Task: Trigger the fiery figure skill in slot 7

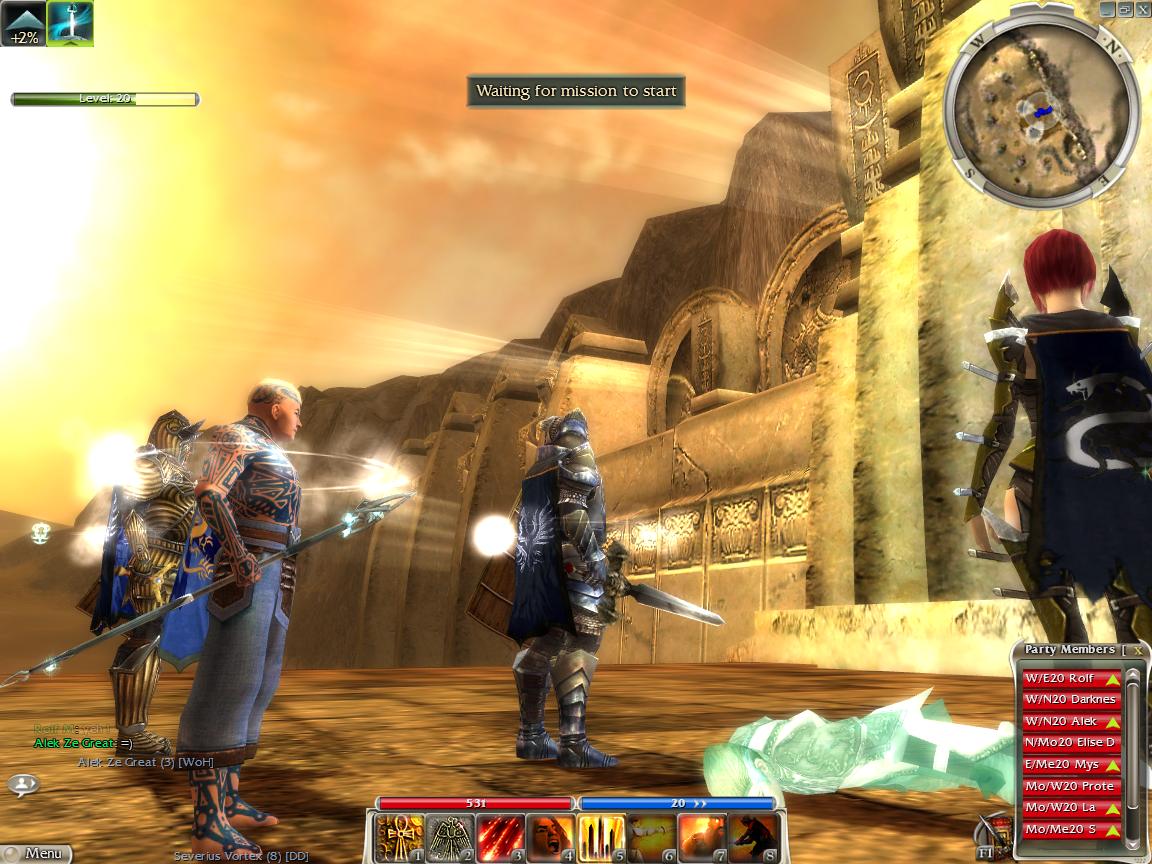Action: coord(701,838)
